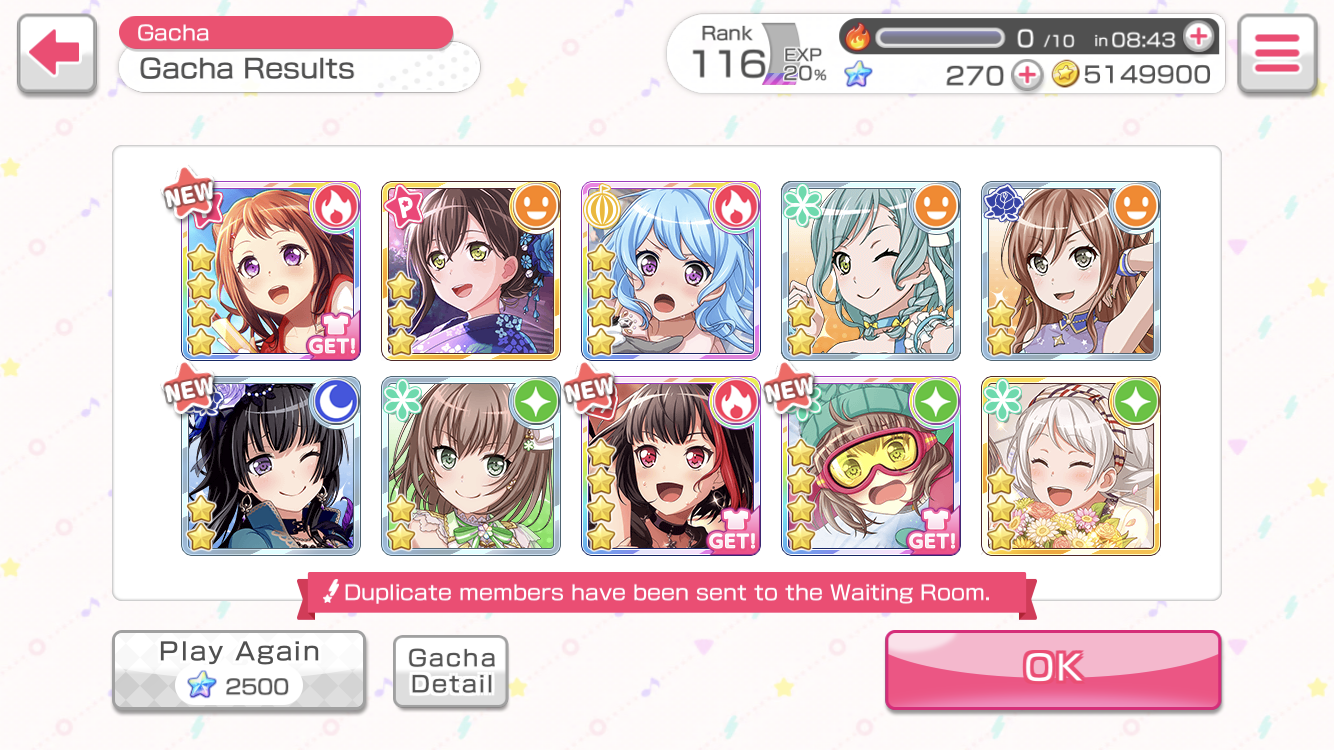Select the blue-haired girl card
Screen dimensions: 1334x750
(x=671, y=271)
